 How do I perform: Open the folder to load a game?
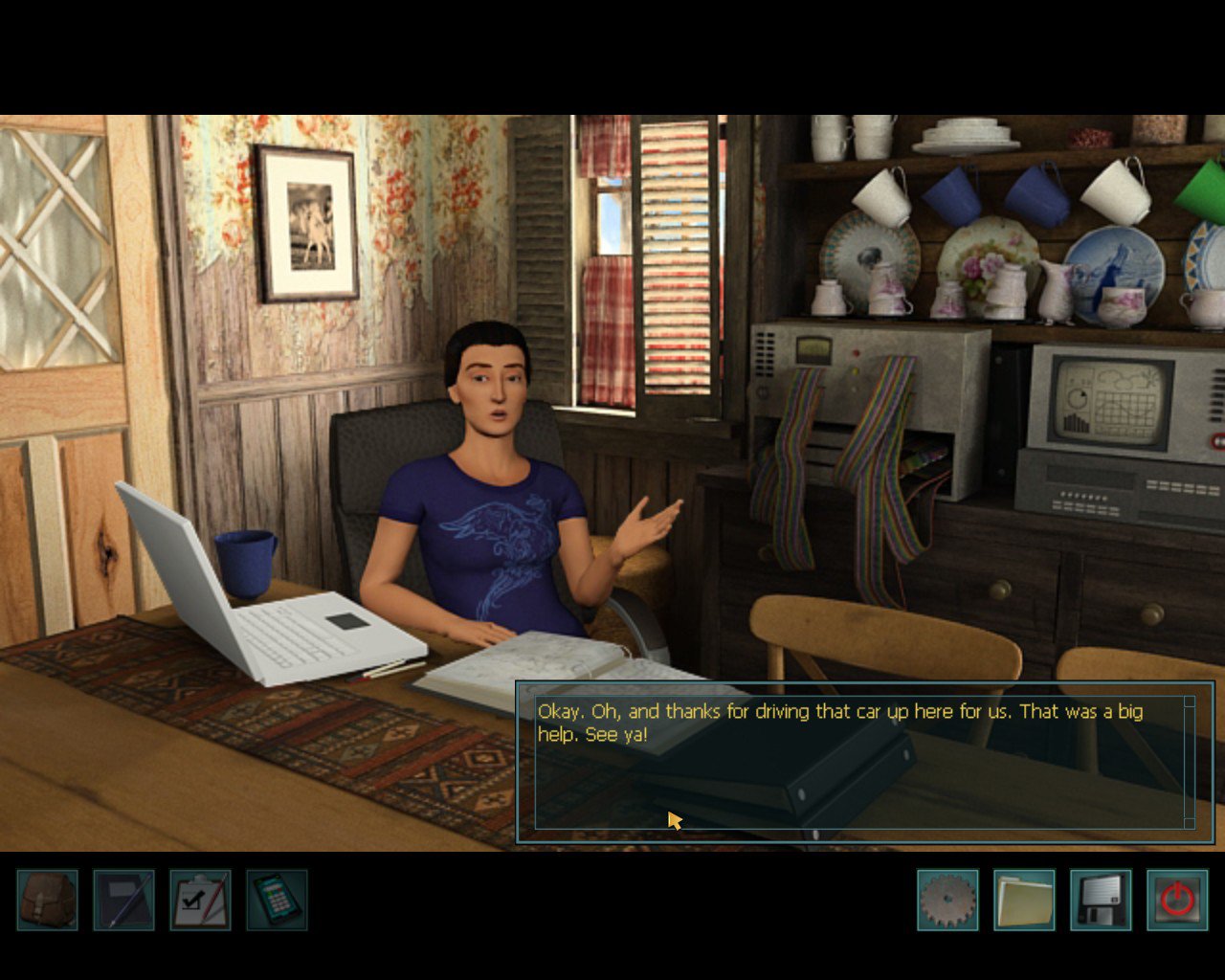point(1024,900)
